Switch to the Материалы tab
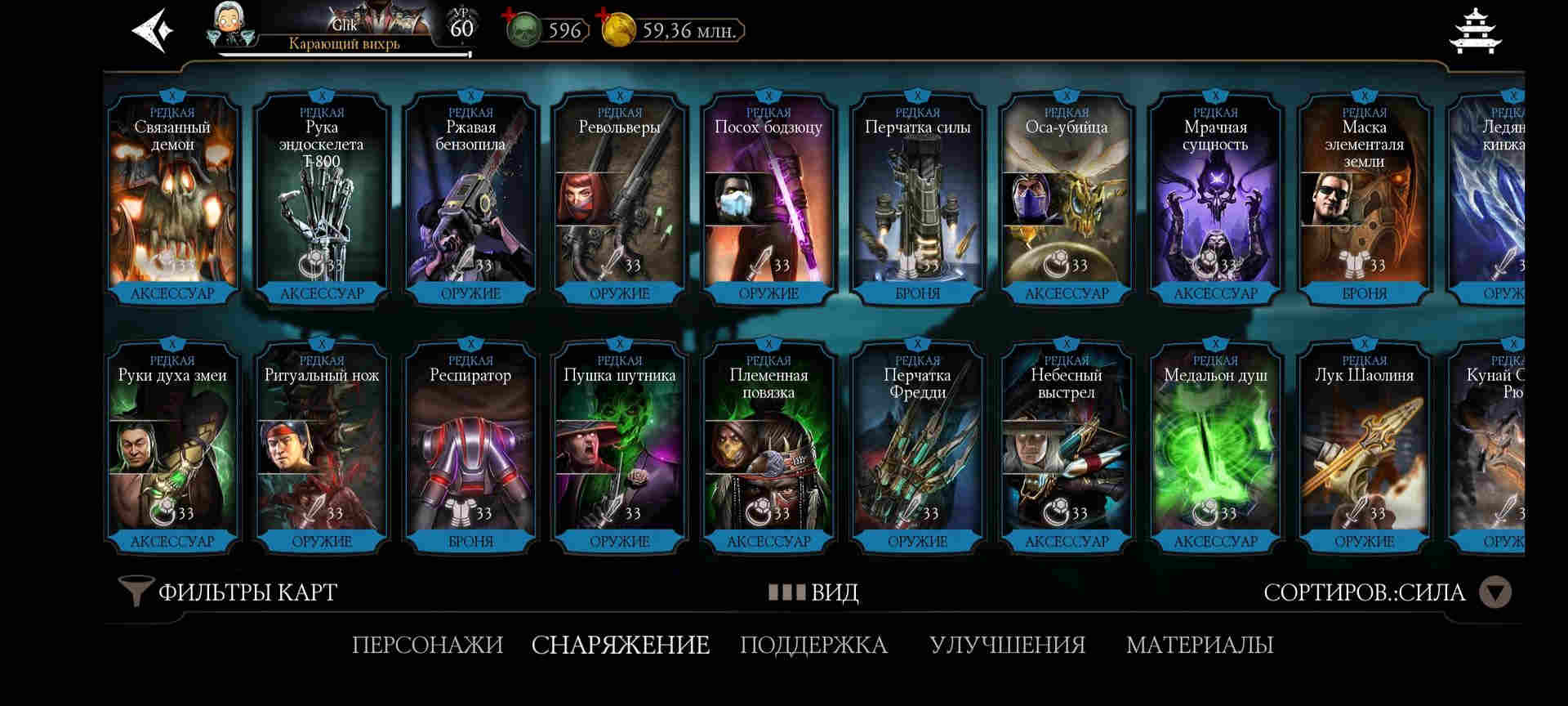The image size is (1568, 706). [x=1200, y=645]
